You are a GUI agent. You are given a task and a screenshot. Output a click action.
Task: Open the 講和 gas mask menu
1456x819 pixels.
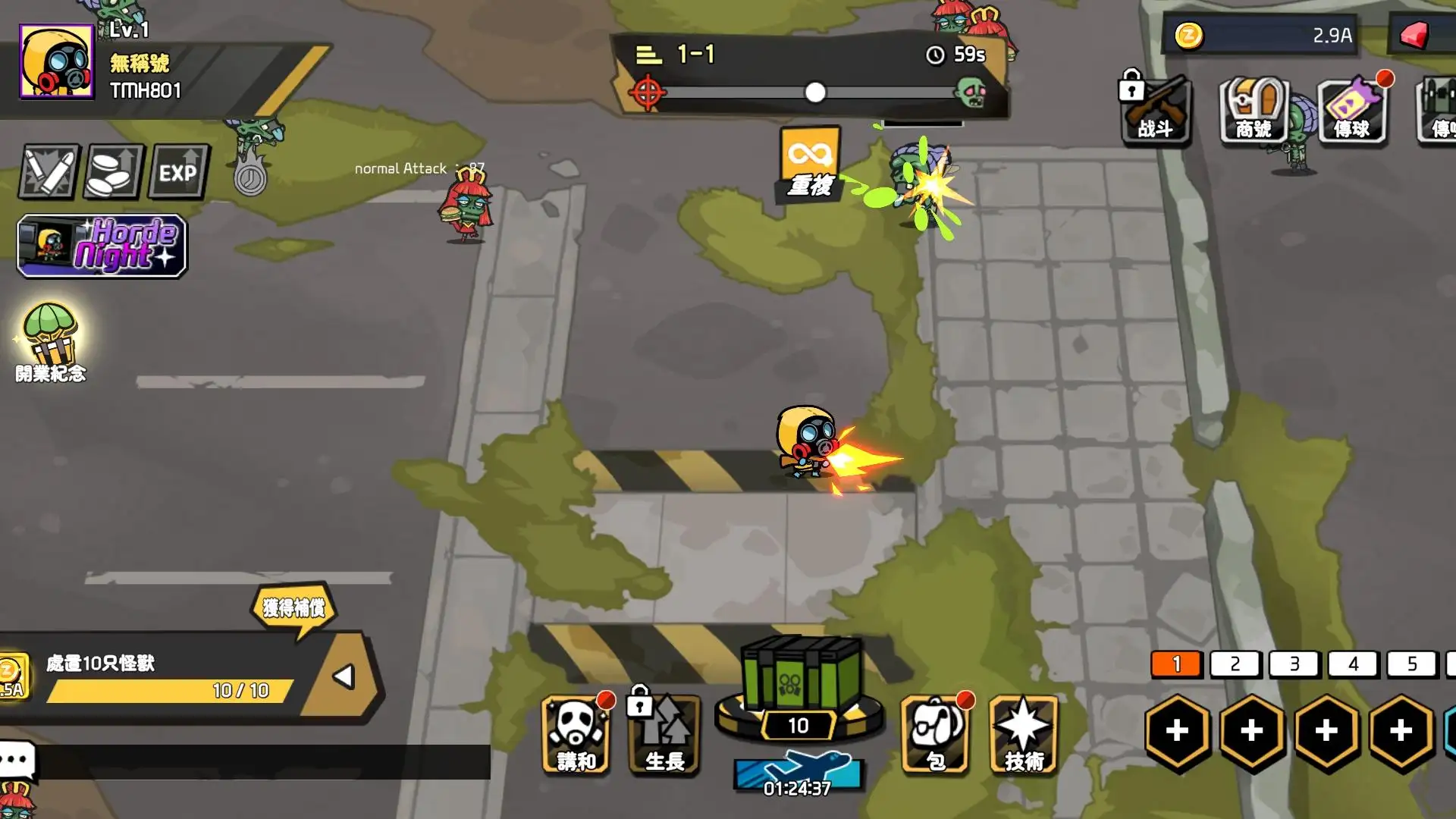tap(576, 734)
